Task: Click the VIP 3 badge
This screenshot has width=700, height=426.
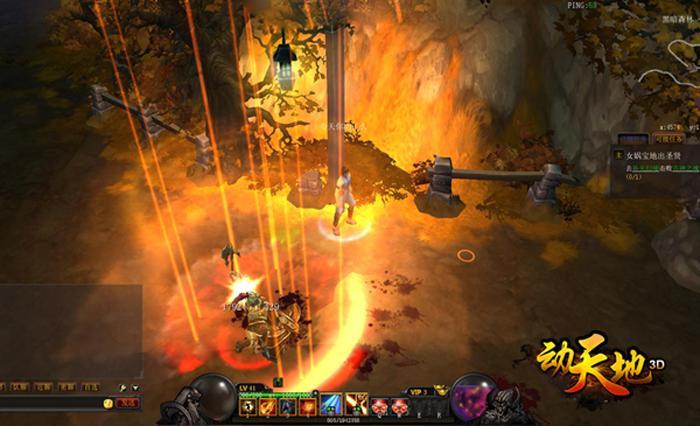Action: click(419, 391)
